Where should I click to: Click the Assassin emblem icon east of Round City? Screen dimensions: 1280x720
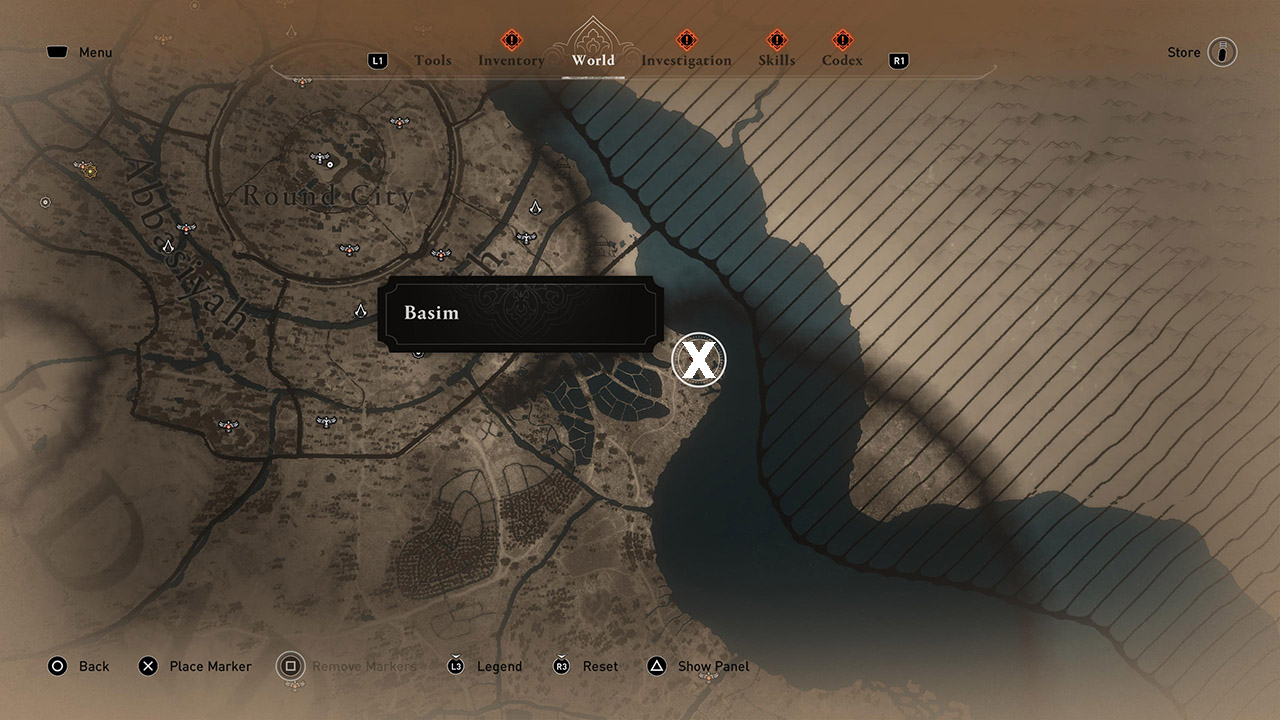pos(536,209)
